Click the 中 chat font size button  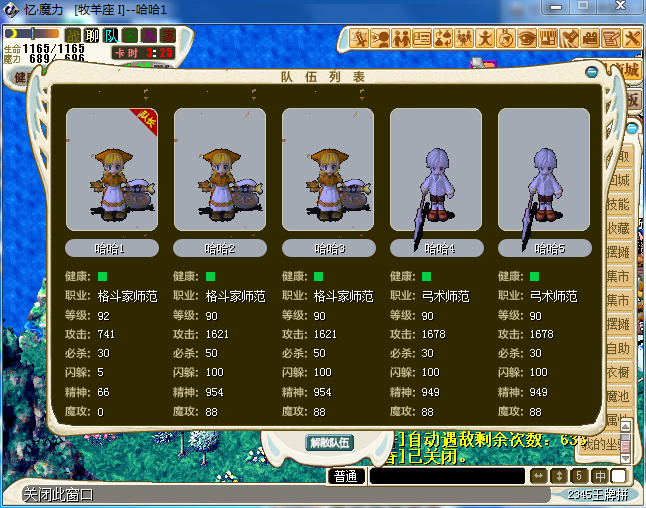(x=600, y=476)
